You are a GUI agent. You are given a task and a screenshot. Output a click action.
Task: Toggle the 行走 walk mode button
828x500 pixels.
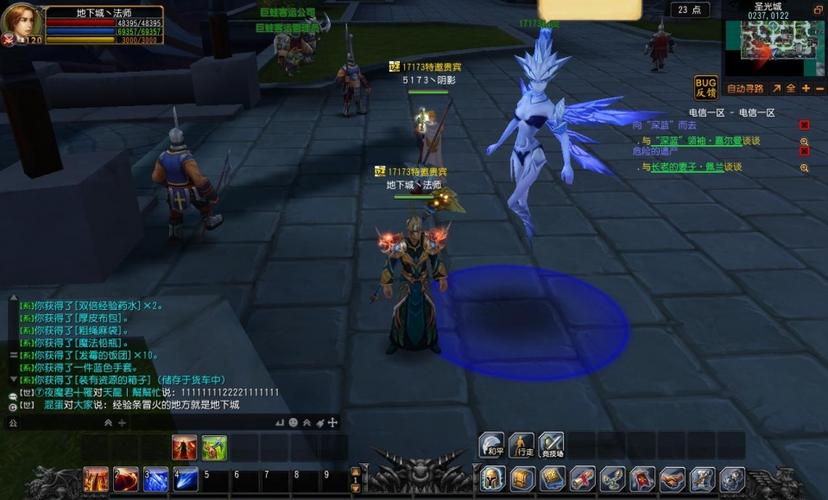coord(521,446)
